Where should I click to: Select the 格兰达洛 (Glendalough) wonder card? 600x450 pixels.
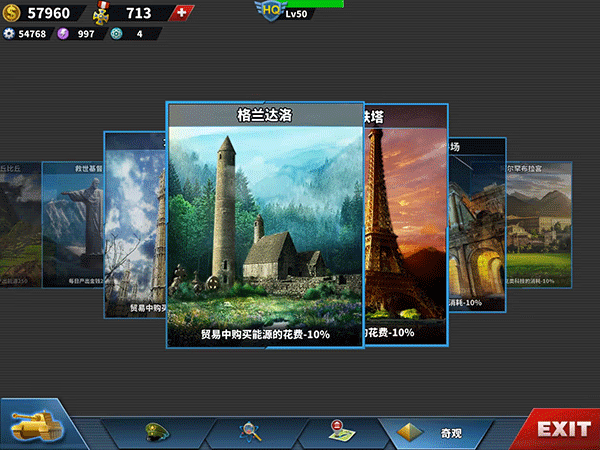coord(265,225)
